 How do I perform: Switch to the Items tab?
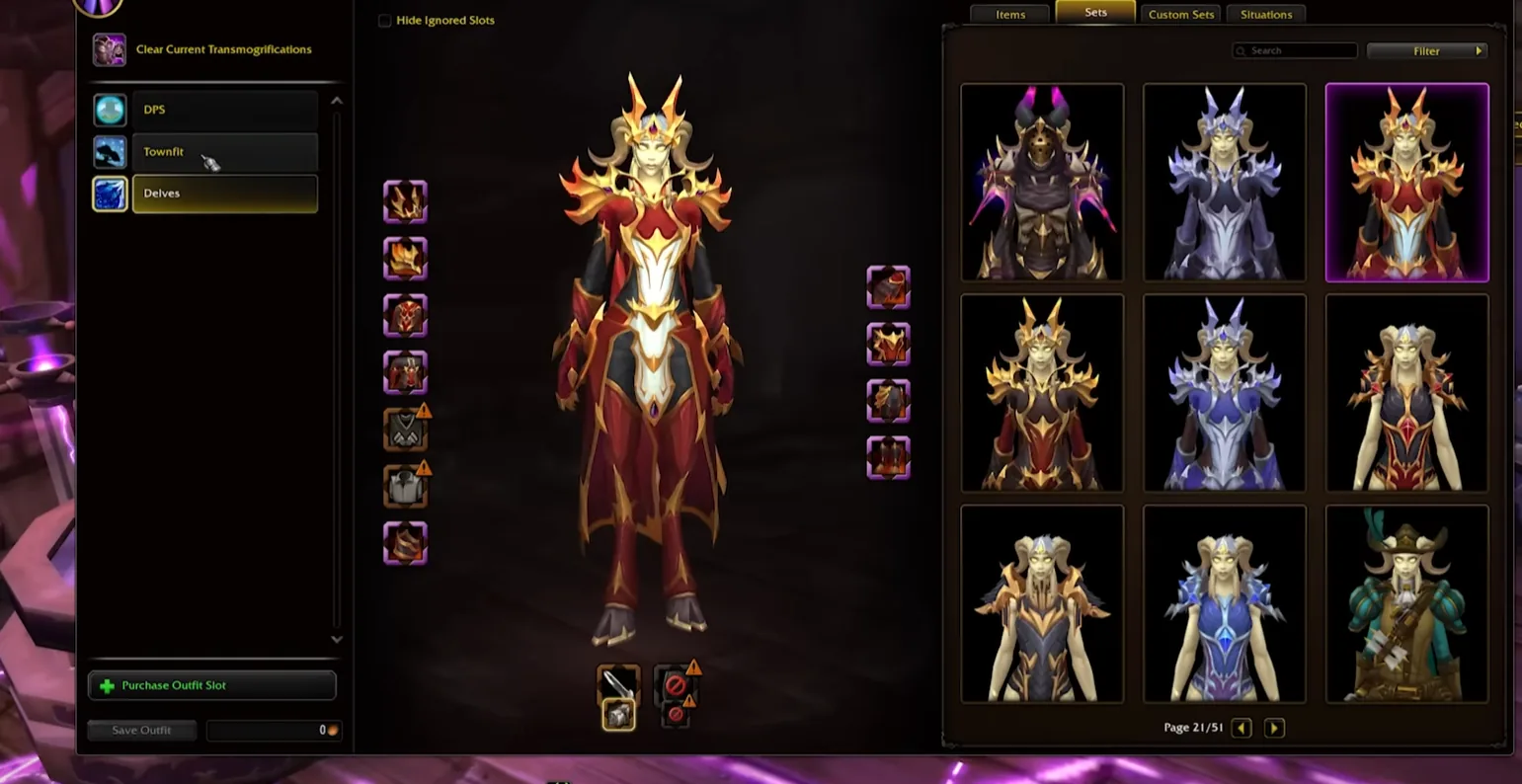[1010, 15]
